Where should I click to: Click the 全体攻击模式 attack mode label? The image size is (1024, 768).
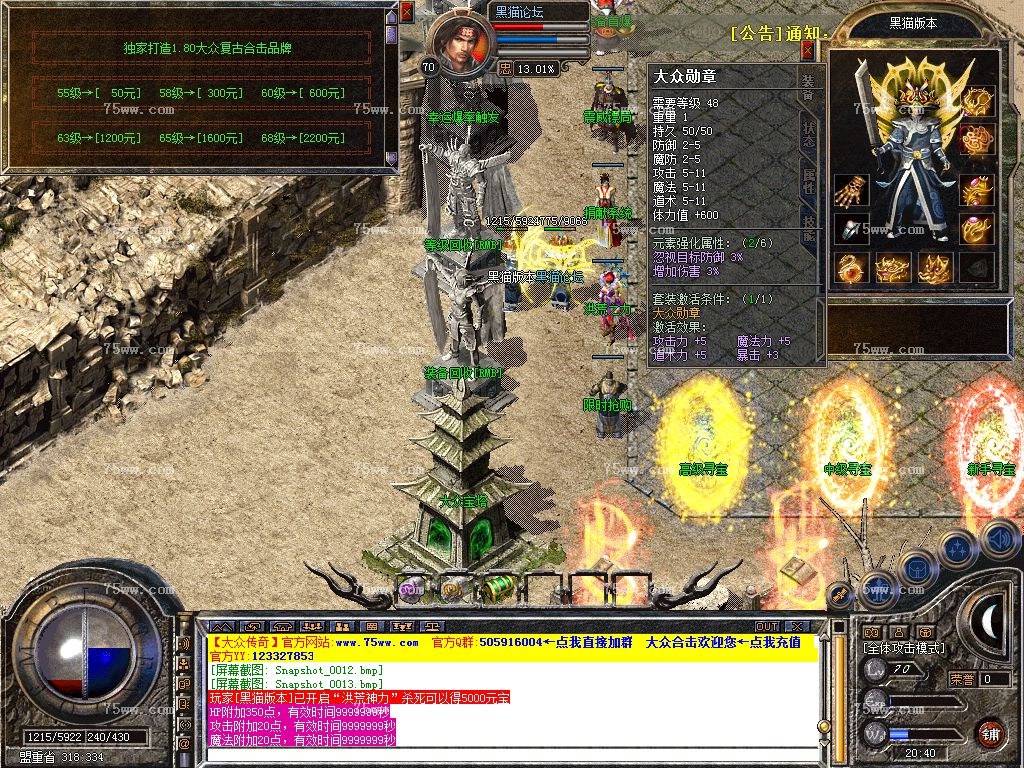click(903, 648)
